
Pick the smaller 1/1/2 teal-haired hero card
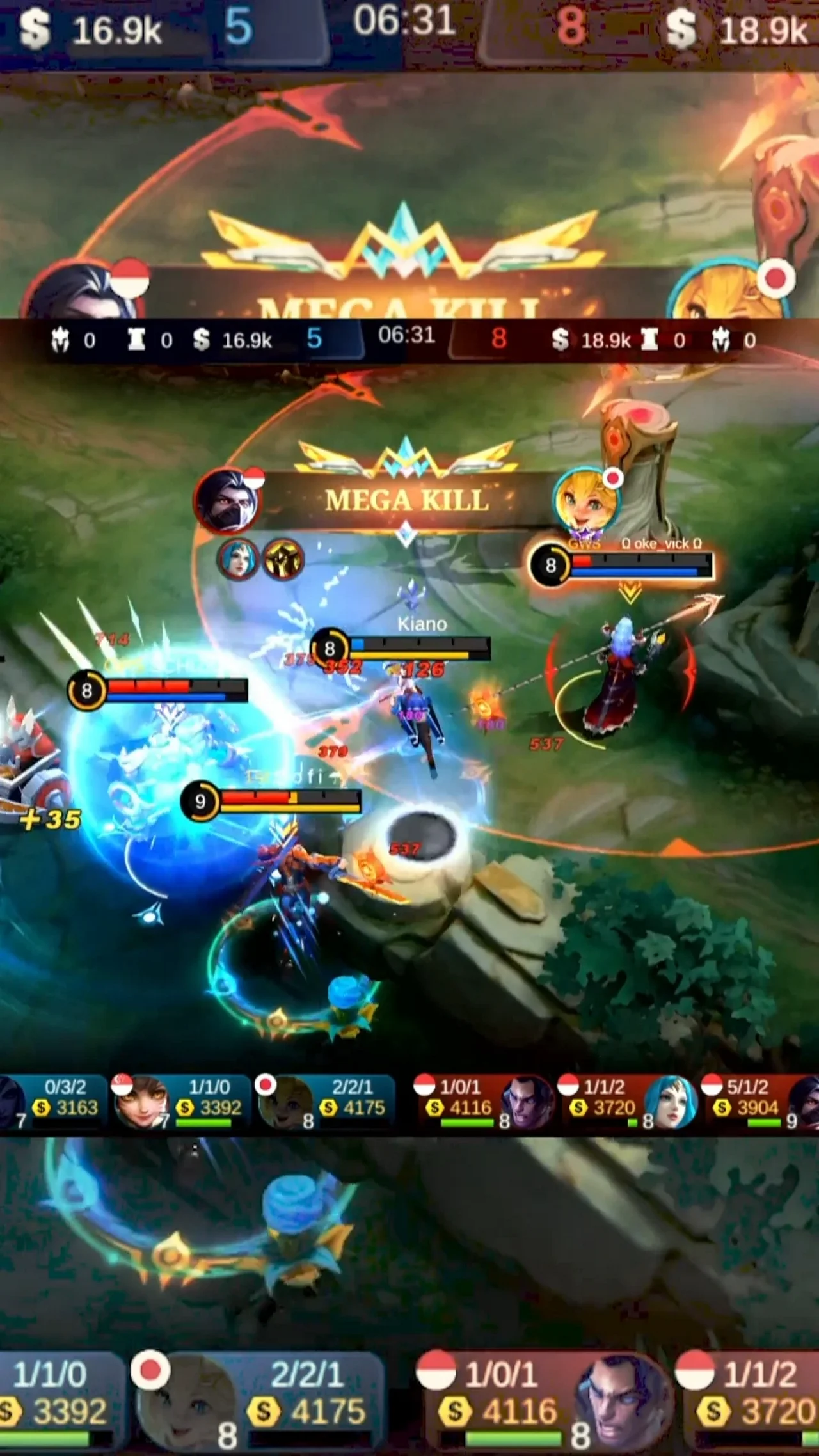[627, 1099]
